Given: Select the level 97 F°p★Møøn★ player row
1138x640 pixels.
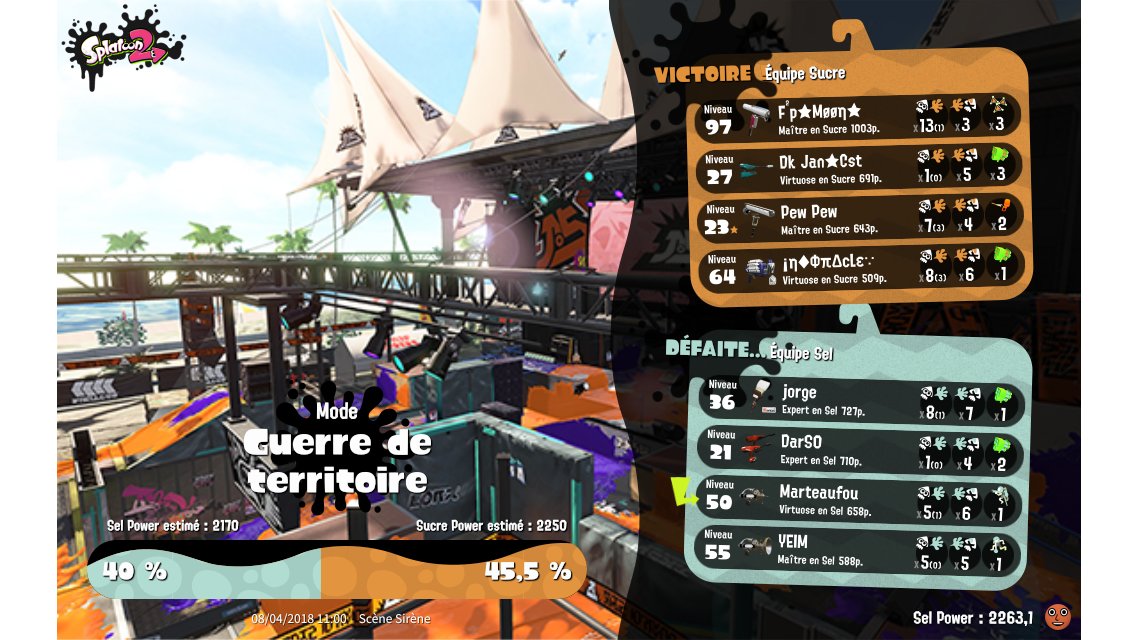Looking at the screenshot, I should tap(860, 117).
